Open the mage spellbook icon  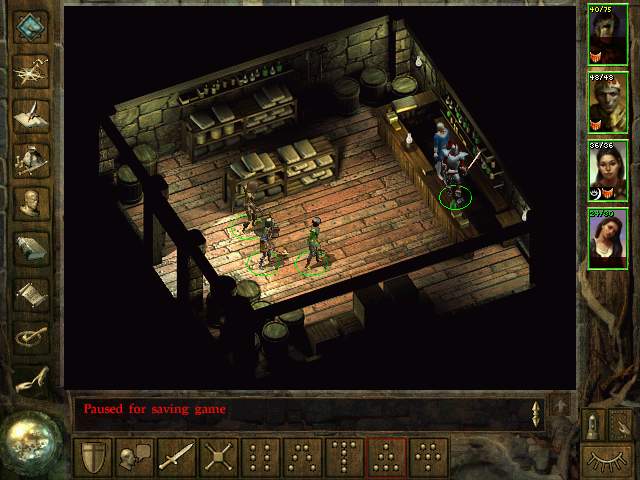(32, 247)
